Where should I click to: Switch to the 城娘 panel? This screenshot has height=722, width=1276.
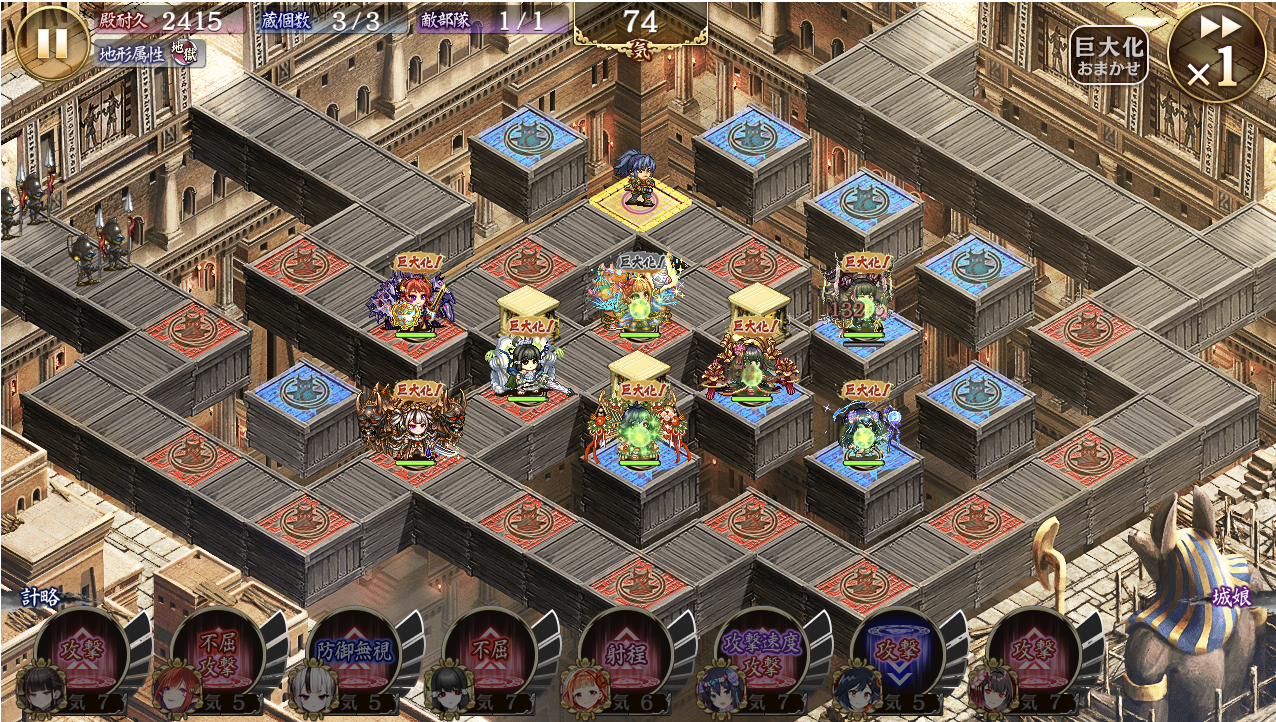pyautogui.click(x=1231, y=598)
